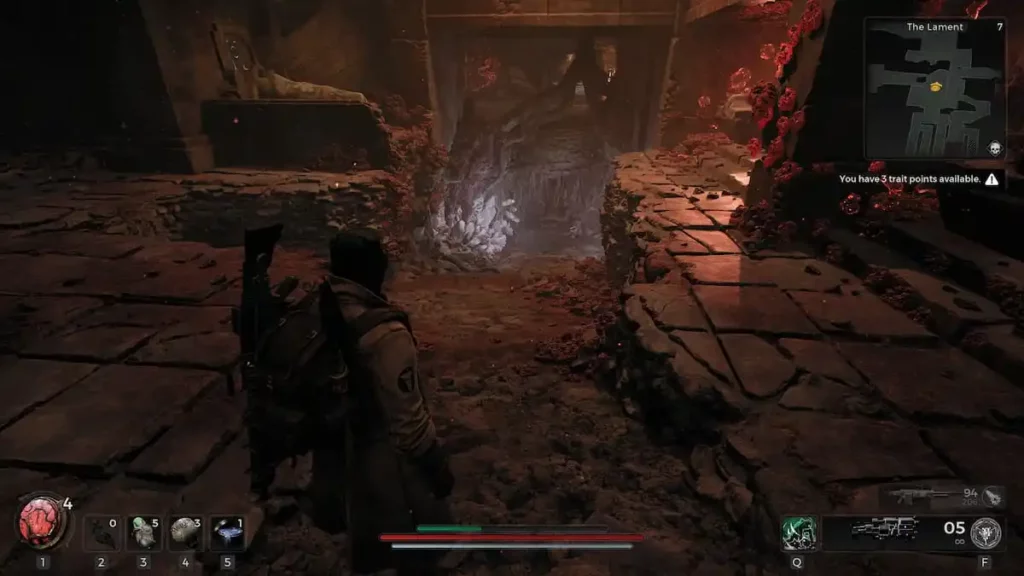Click the skull marker on the minimap
The image size is (1024, 576).
point(995,148)
